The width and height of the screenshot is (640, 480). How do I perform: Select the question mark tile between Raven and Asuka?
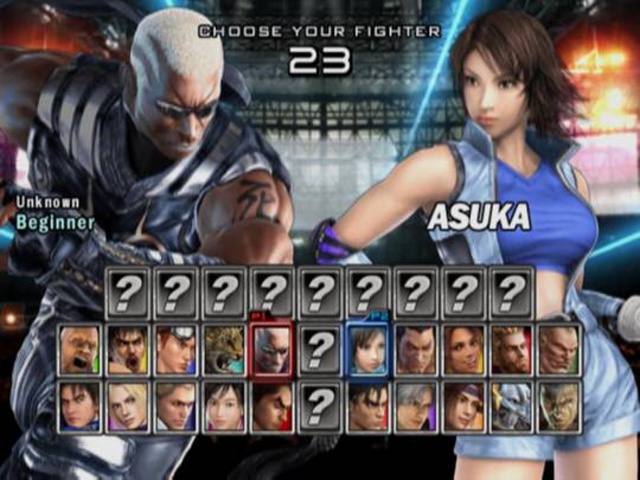pyautogui.click(x=320, y=350)
